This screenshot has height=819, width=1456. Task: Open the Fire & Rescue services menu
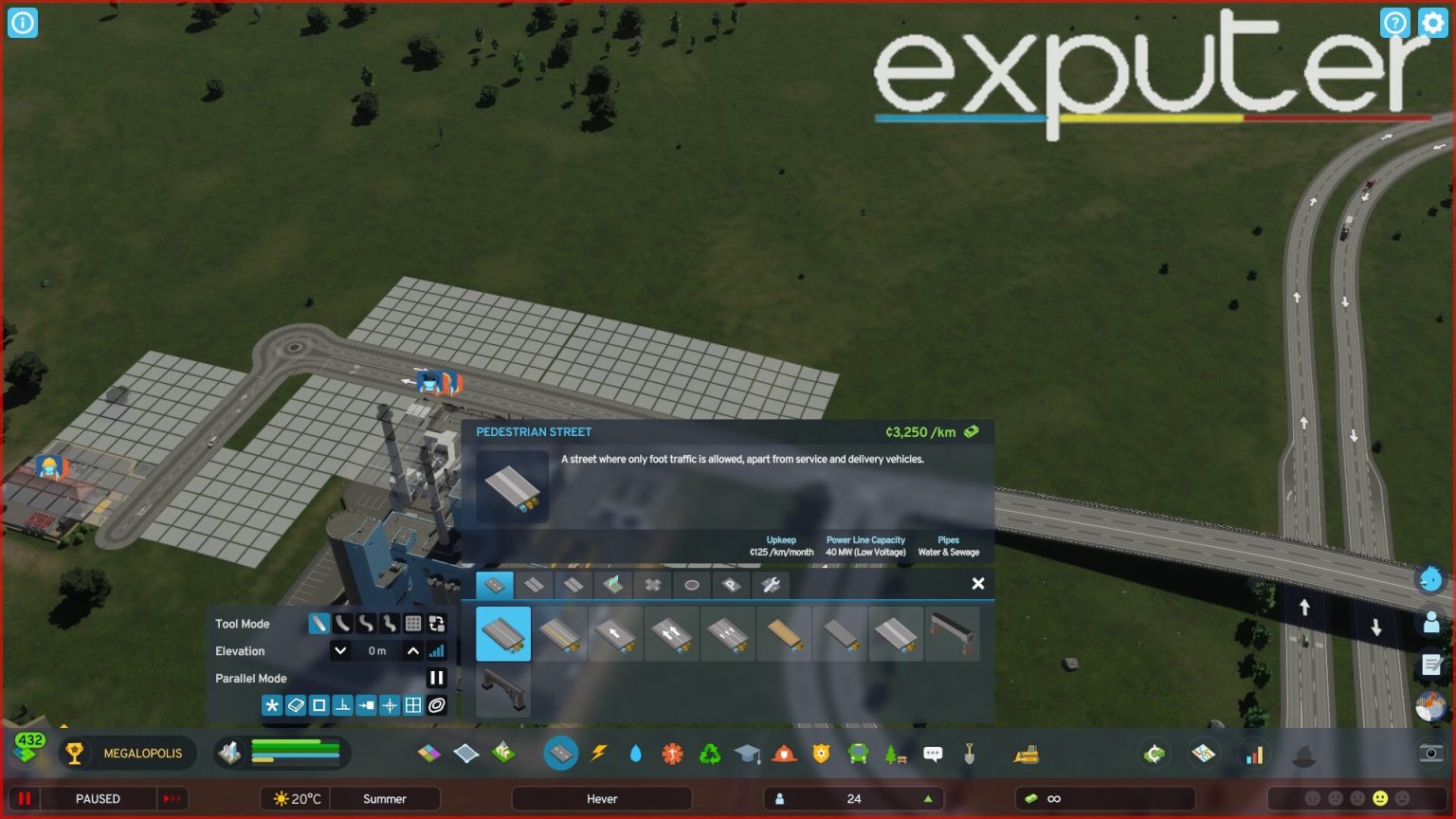click(x=784, y=754)
